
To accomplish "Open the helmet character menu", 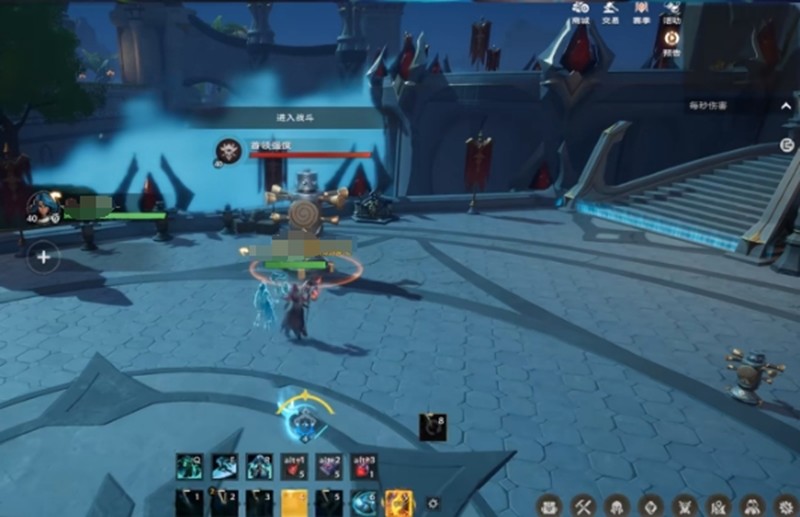I will 615,505.
